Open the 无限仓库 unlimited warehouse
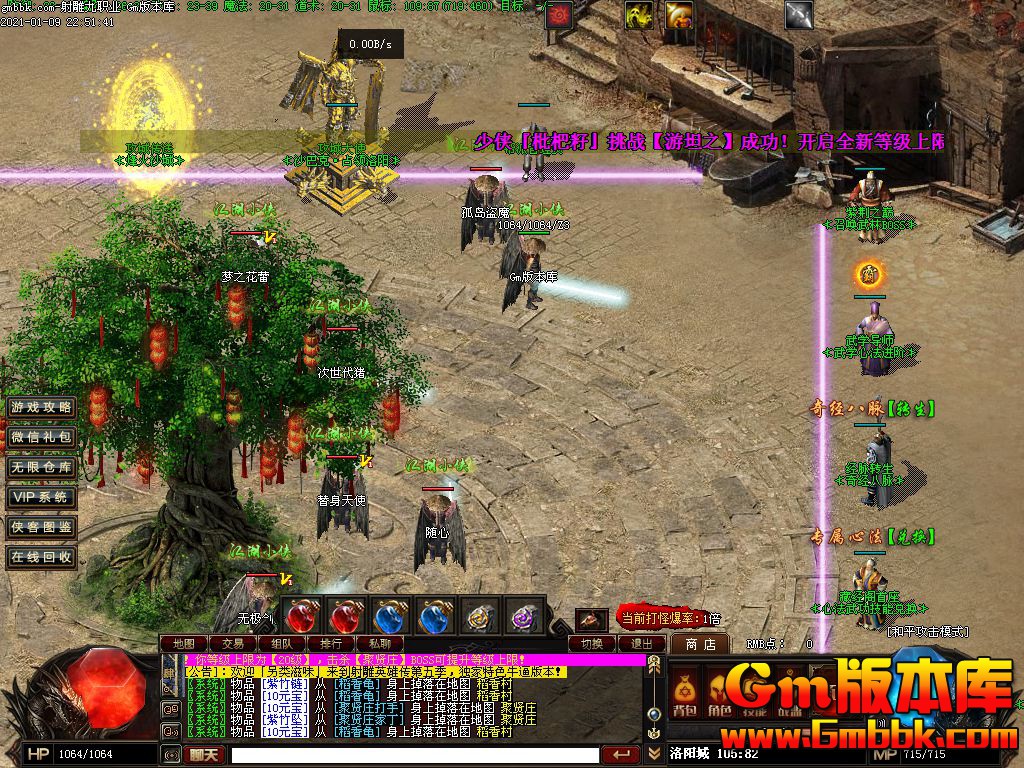 (x=41, y=467)
